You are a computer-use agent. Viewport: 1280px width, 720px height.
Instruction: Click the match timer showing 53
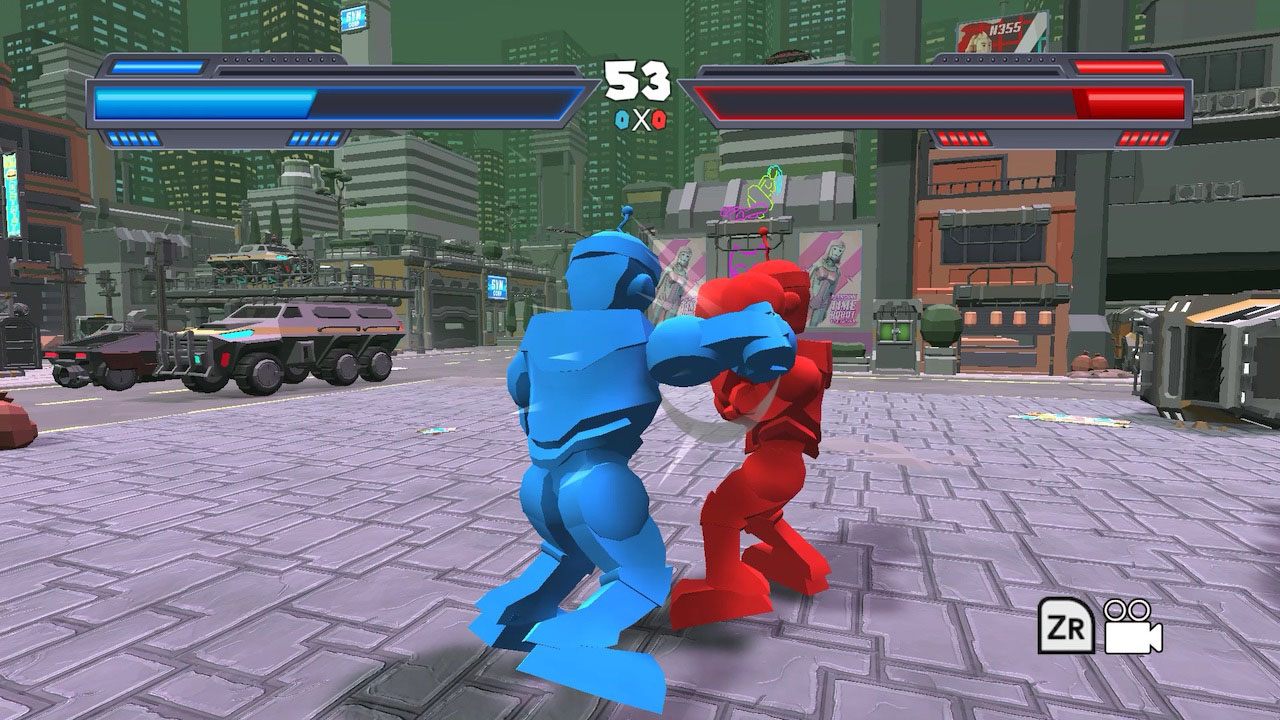(x=640, y=80)
